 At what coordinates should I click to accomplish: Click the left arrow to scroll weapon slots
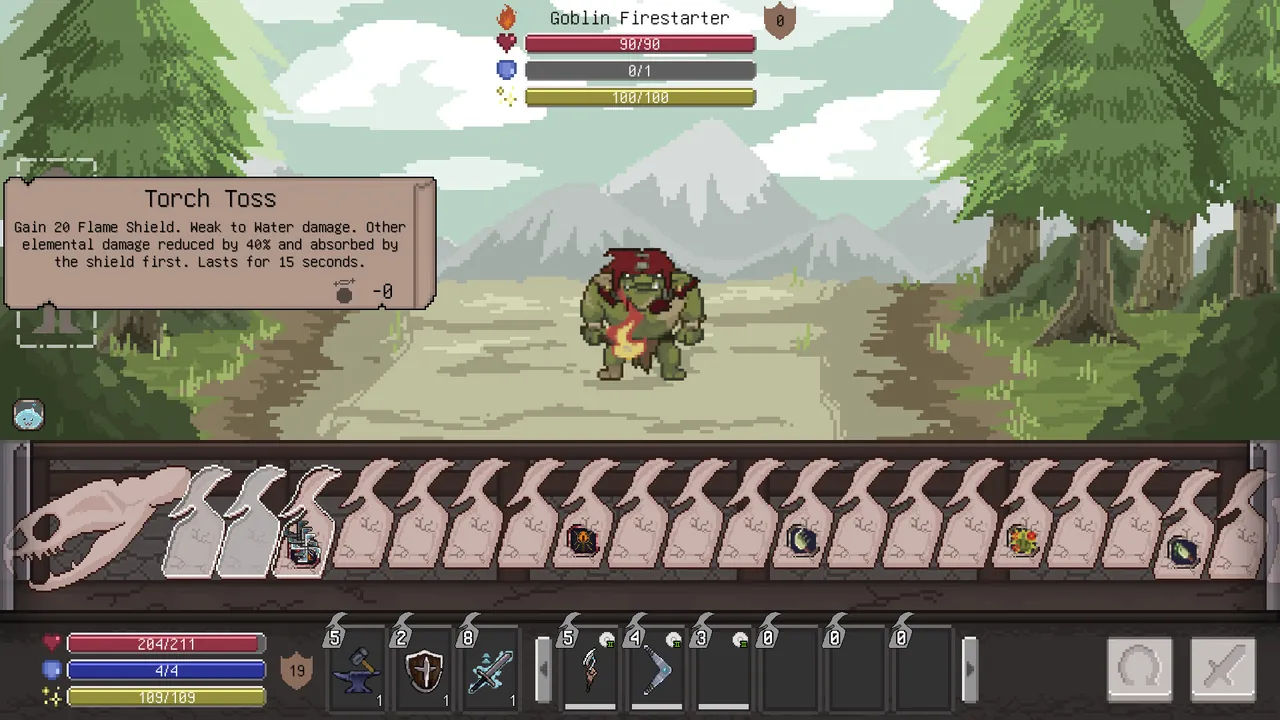pyautogui.click(x=543, y=670)
